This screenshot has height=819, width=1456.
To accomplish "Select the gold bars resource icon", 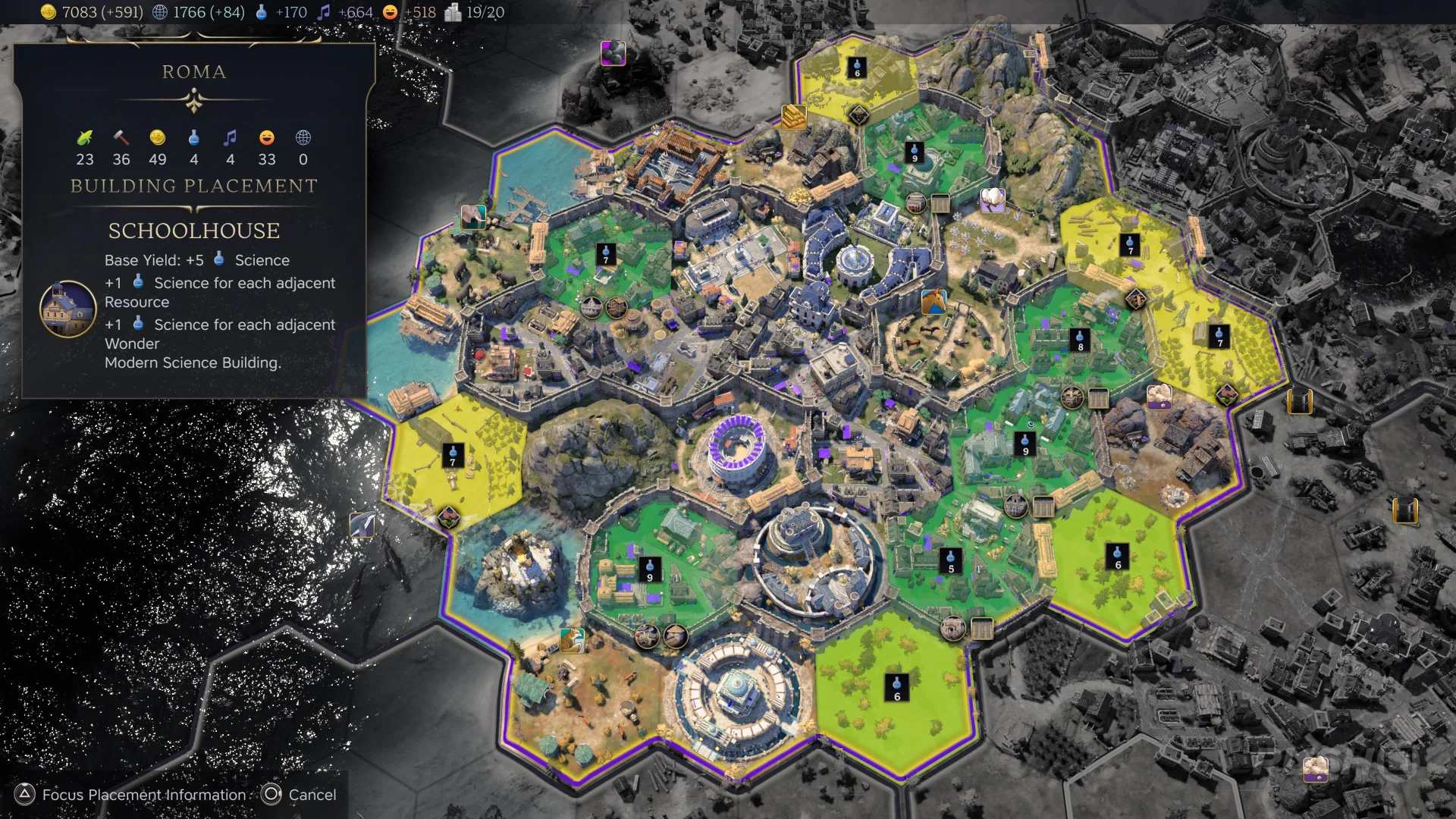I will click(x=794, y=116).
